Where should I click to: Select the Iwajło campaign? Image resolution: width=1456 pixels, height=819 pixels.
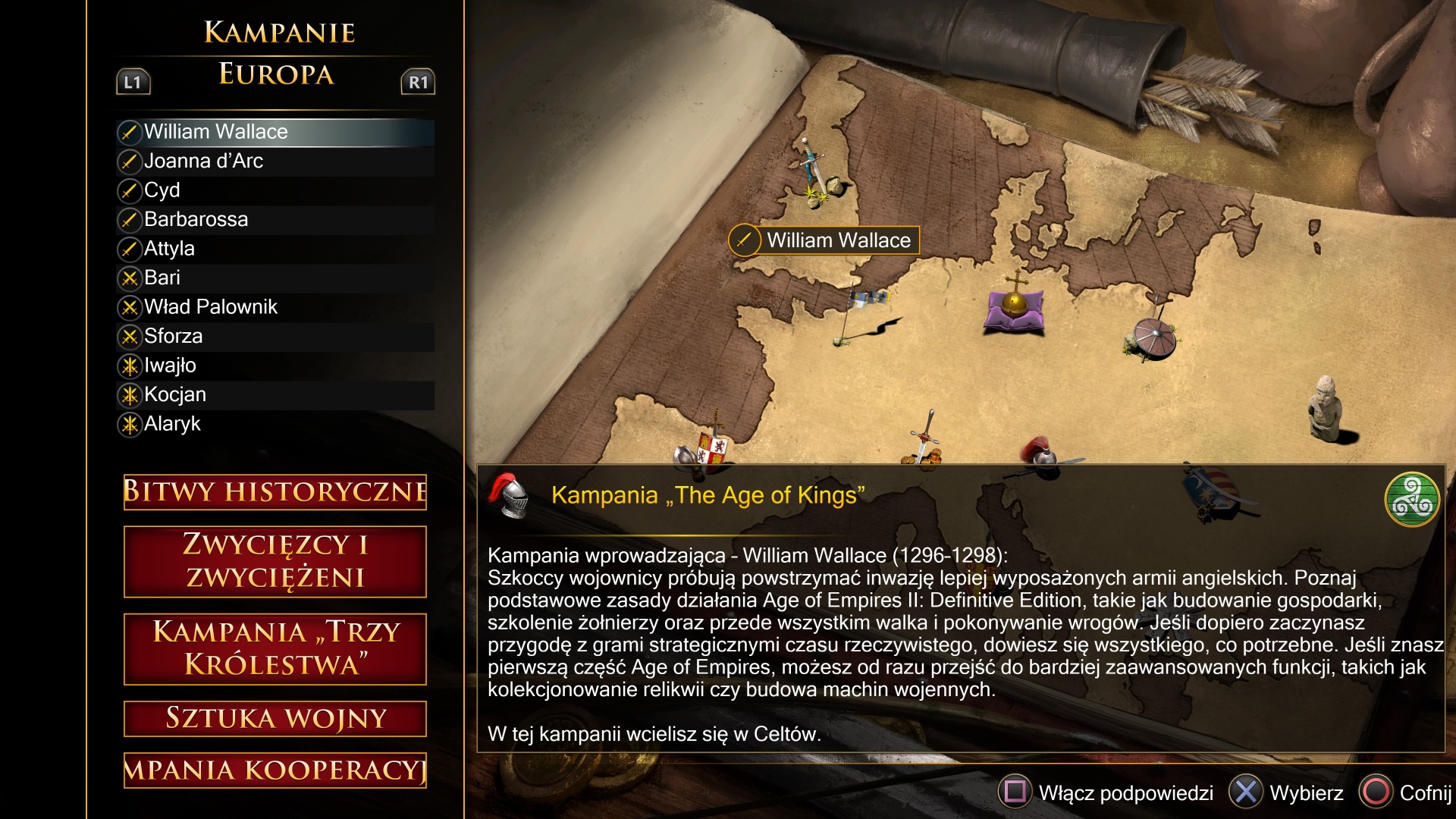pyautogui.click(x=170, y=366)
